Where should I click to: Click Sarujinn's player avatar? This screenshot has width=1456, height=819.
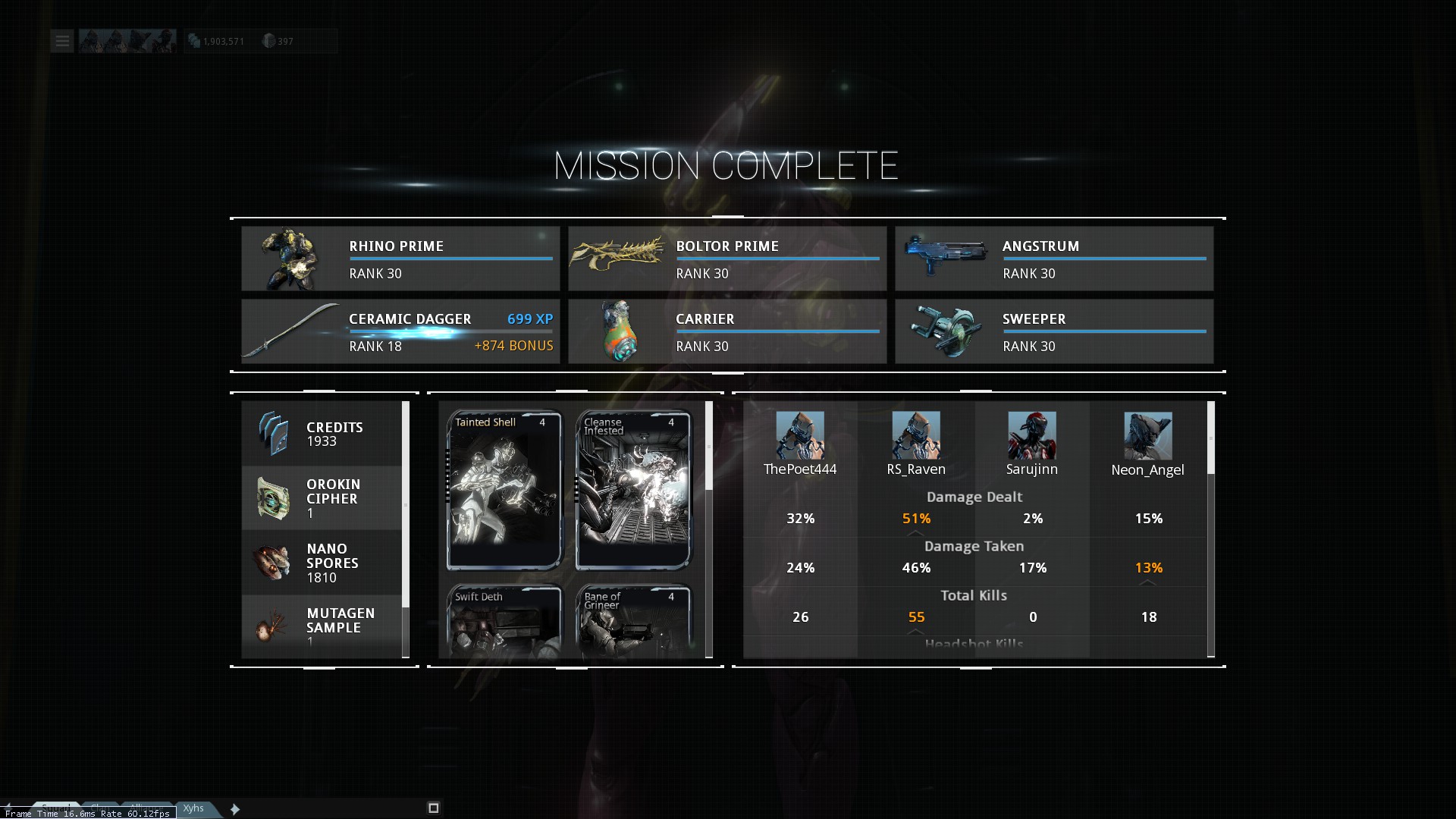1031,435
